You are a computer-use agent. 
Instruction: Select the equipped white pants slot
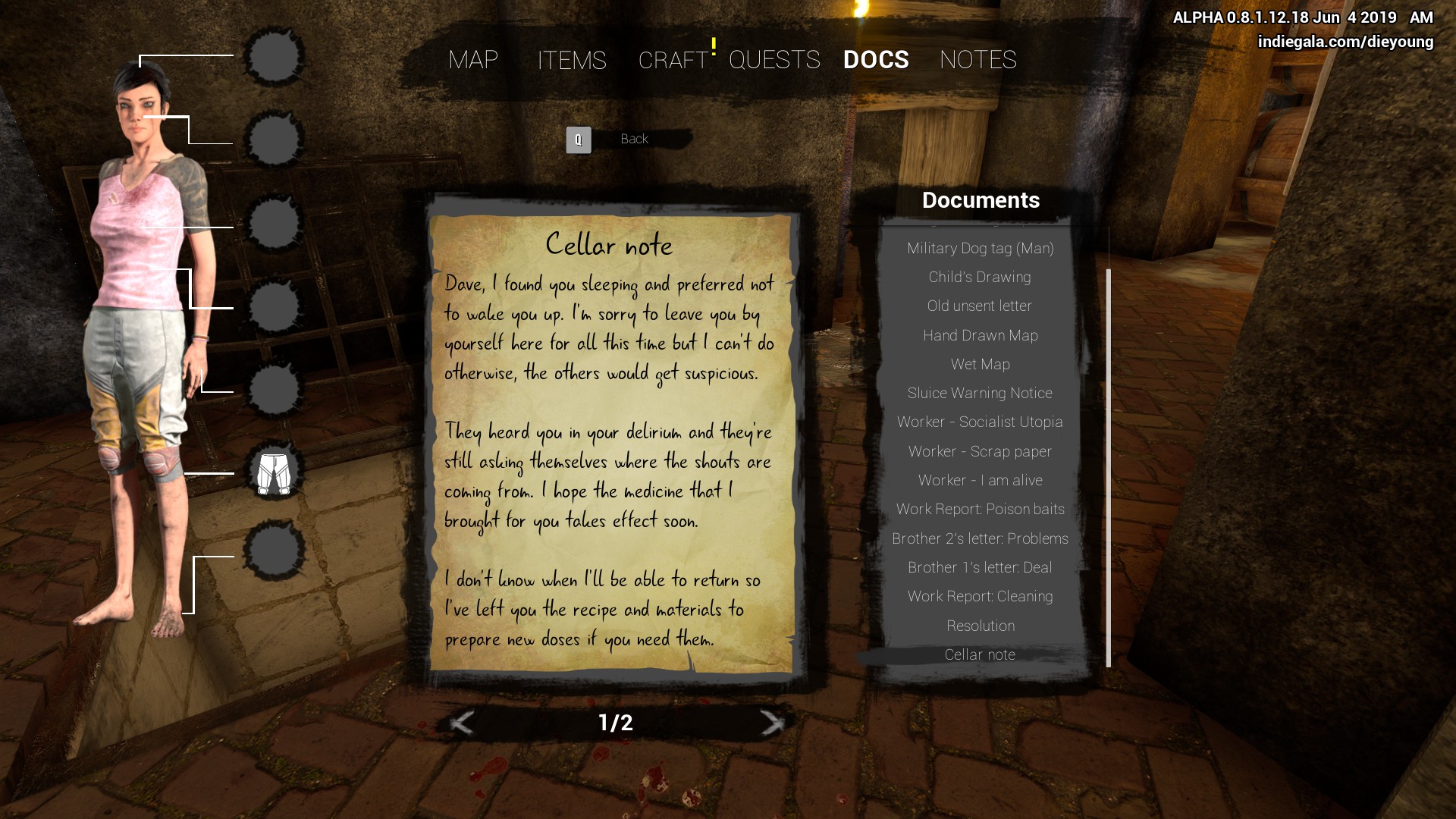point(274,473)
